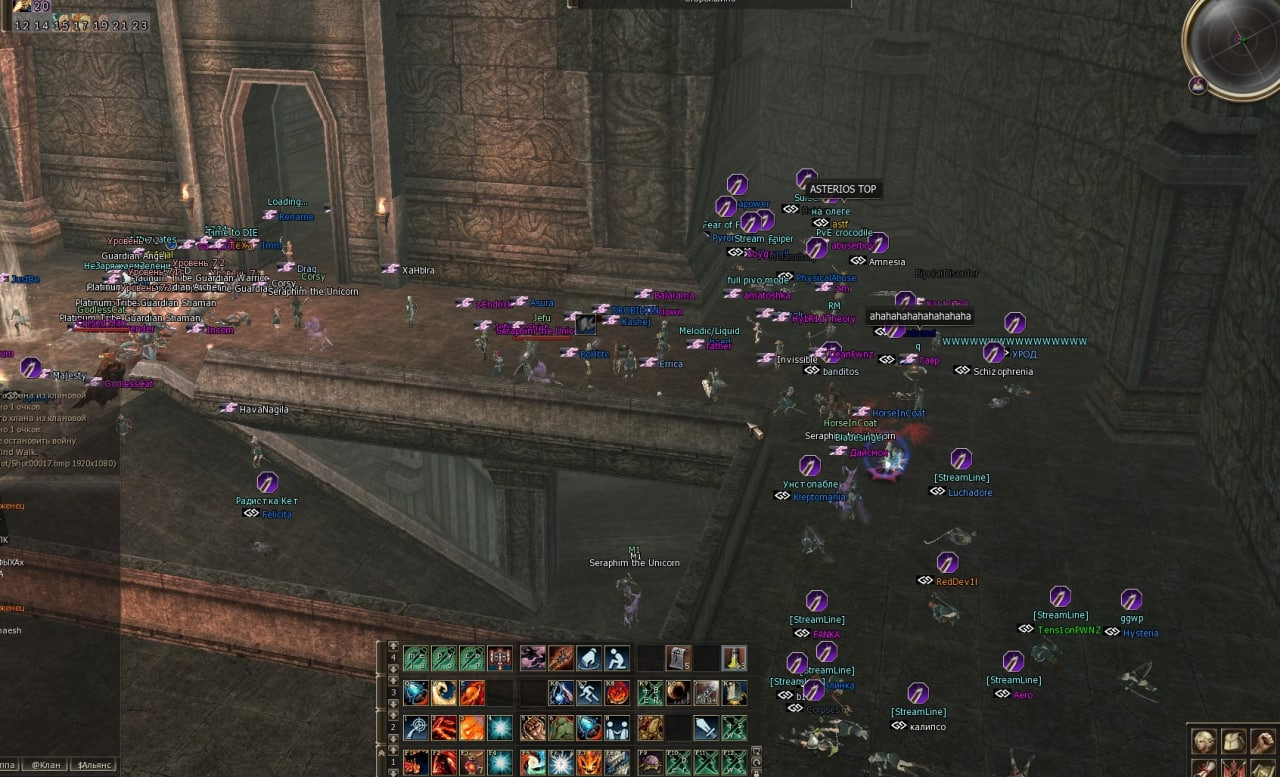Activate the green ogre skill icon

[561, 728]
